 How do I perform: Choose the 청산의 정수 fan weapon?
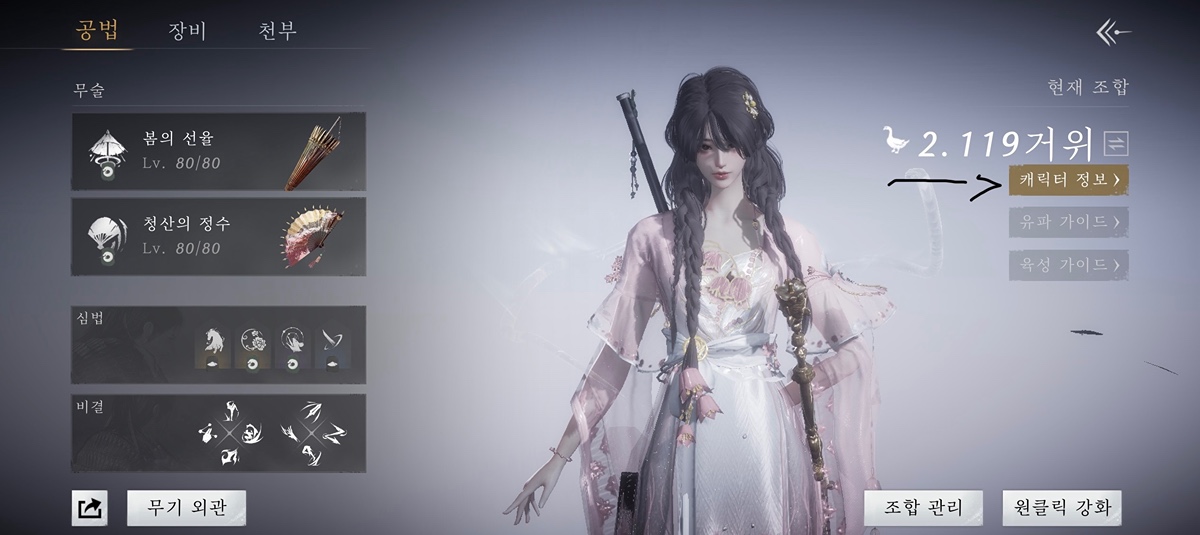(218, 236)
